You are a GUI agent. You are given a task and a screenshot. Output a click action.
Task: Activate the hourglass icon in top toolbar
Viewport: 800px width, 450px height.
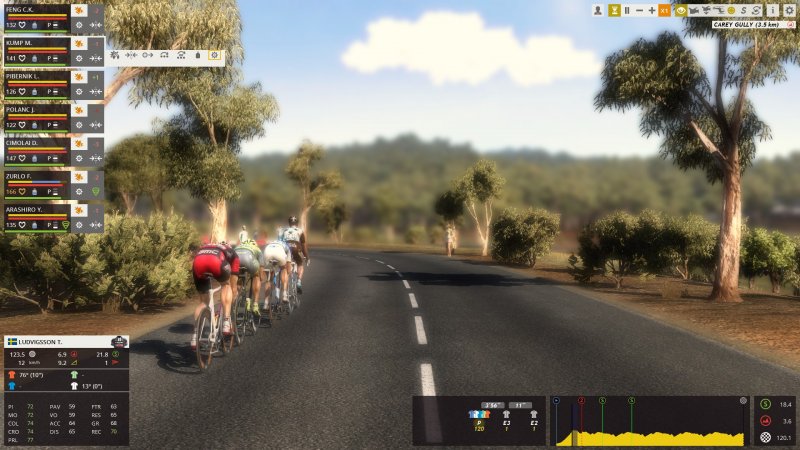614,10
